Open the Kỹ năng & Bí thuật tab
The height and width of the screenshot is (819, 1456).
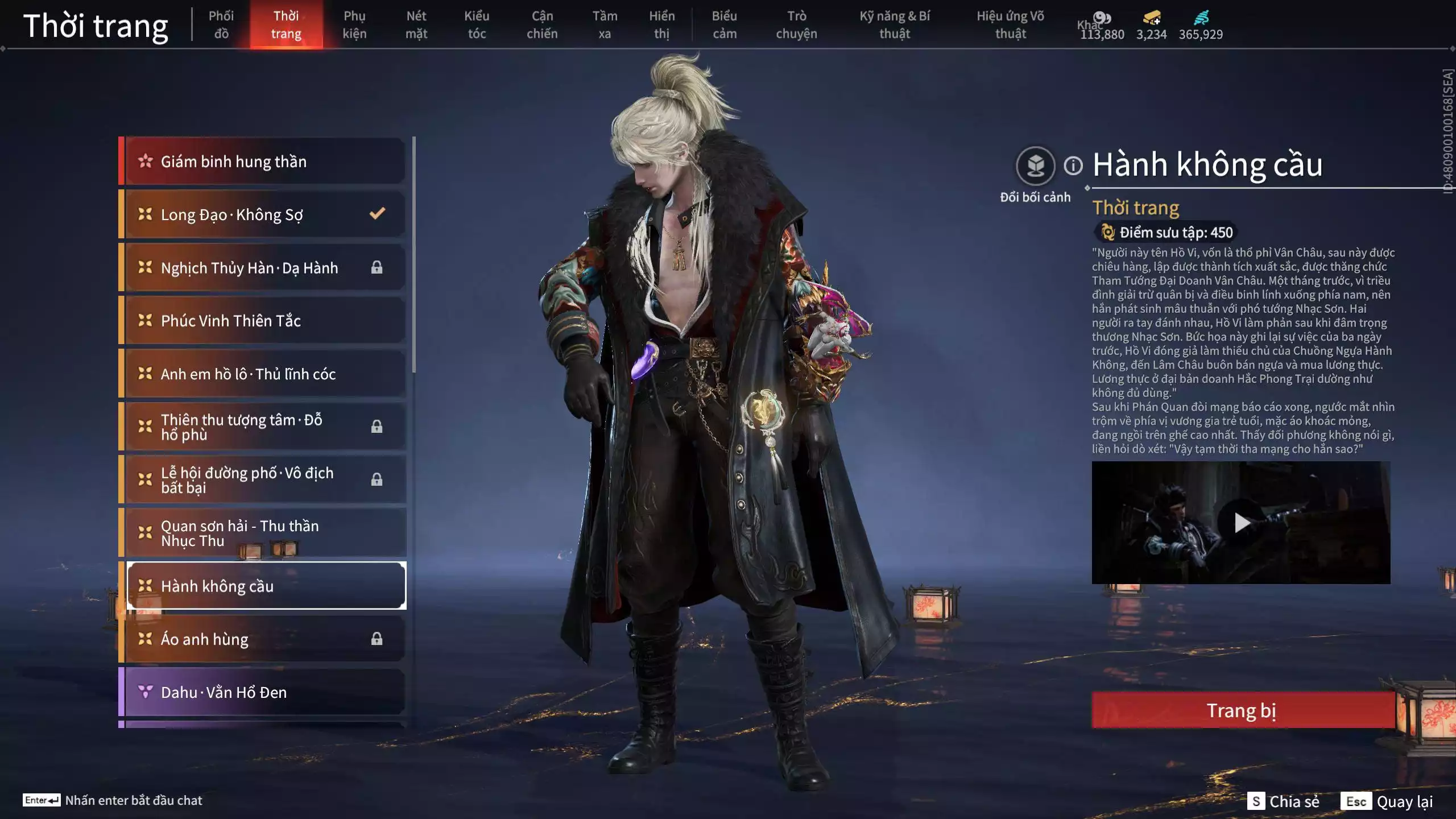(x=895, y=24)
